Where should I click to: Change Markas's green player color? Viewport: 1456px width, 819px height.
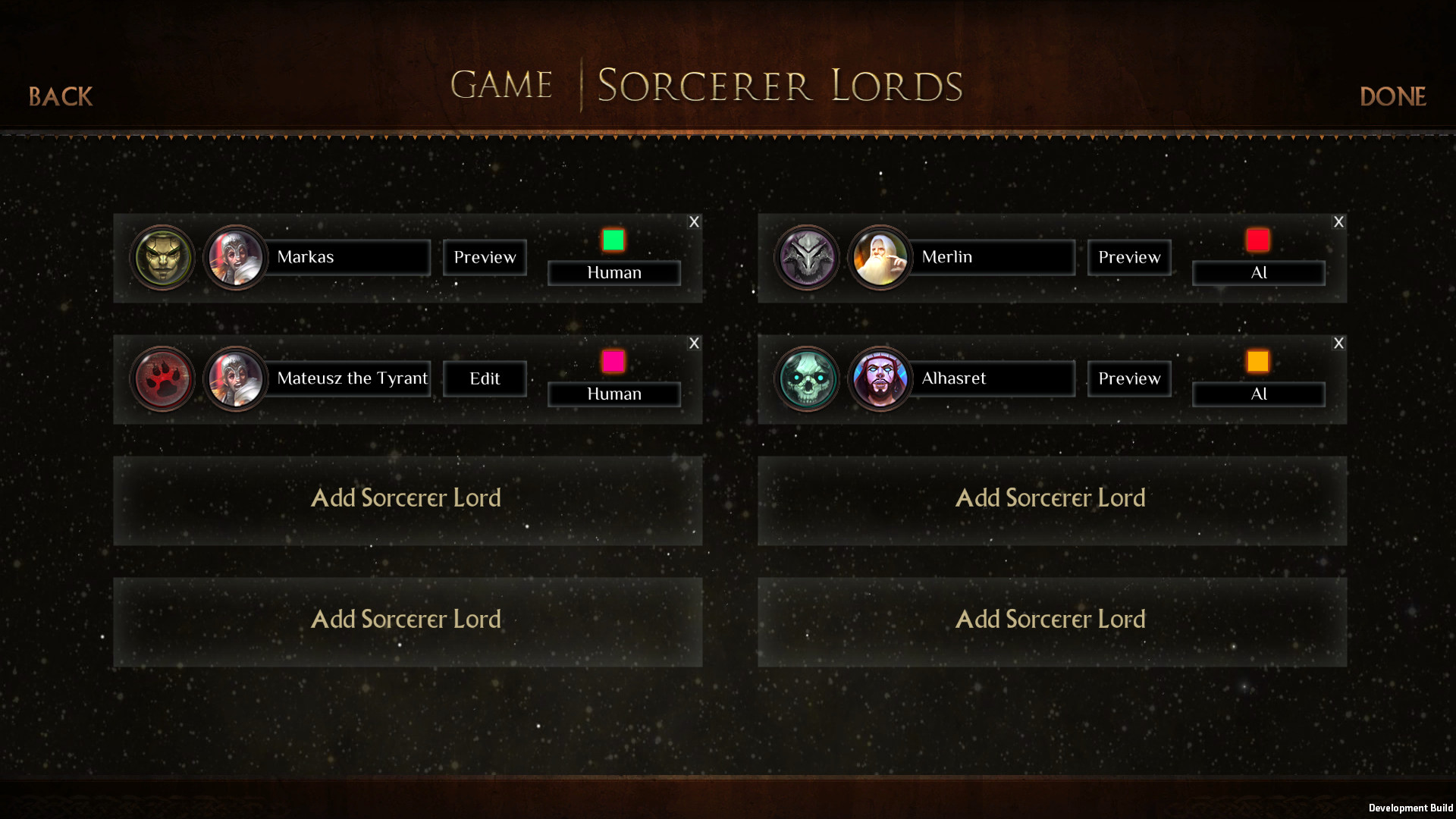tap(613, 241)
